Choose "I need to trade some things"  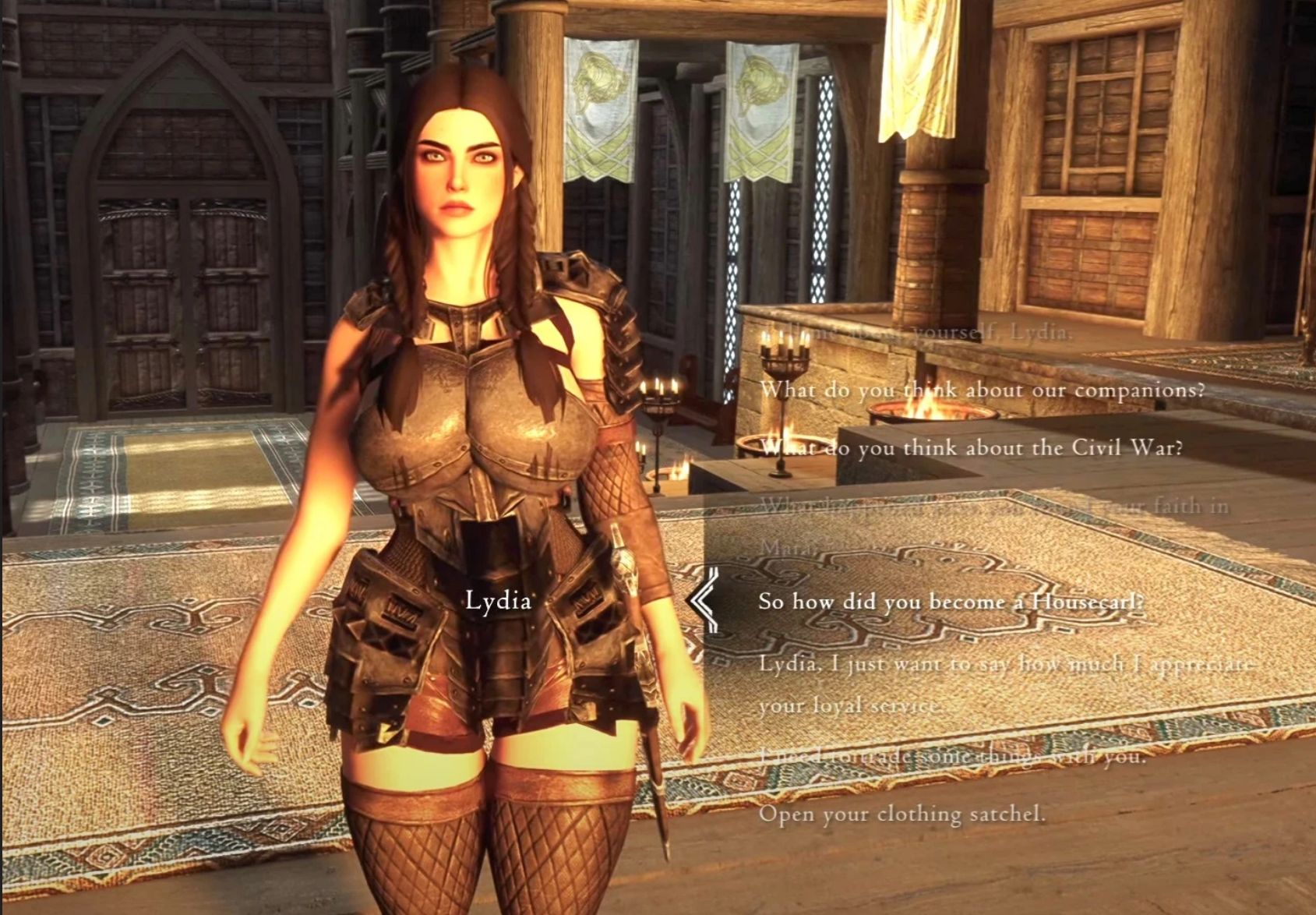(952, 756)
